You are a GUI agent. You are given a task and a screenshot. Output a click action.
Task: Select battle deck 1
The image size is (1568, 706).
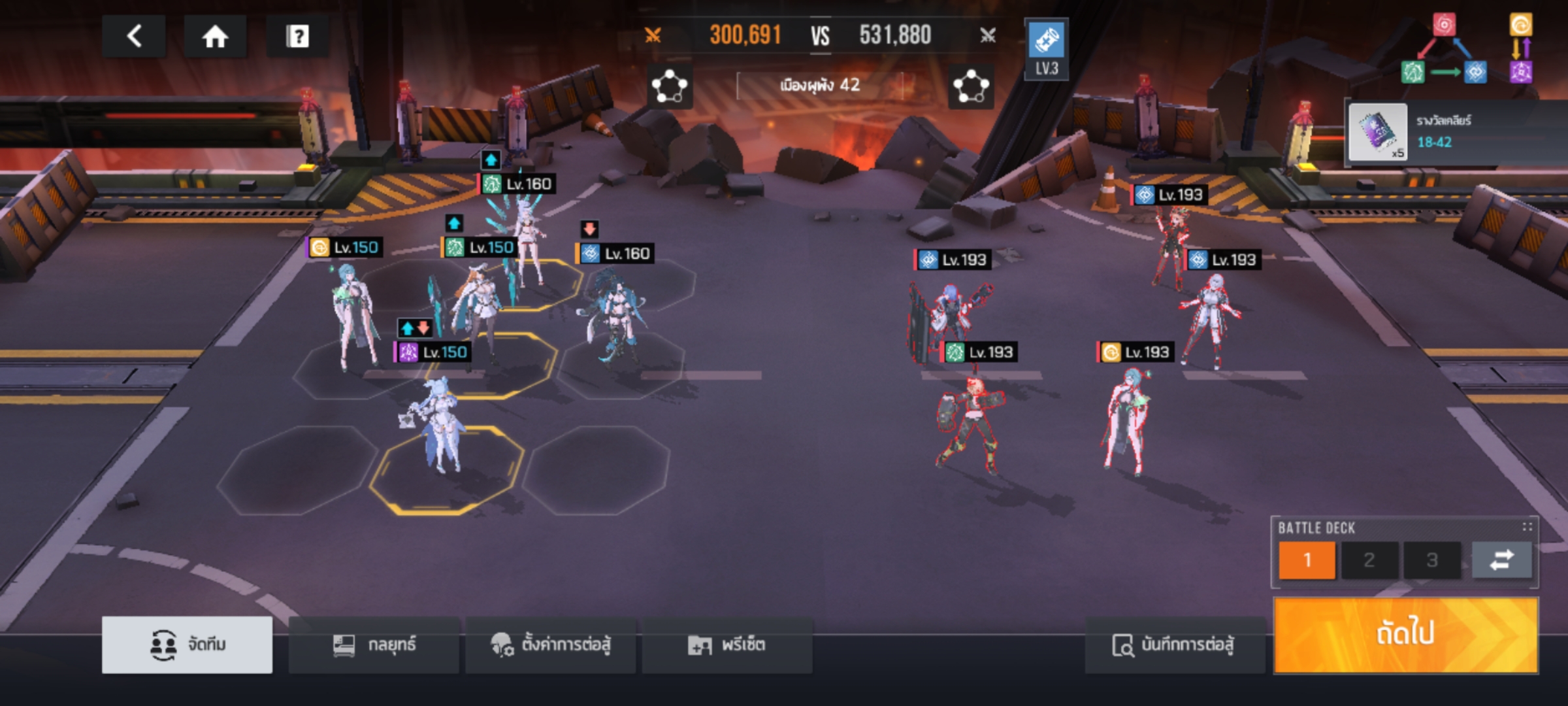point(1307,560)
